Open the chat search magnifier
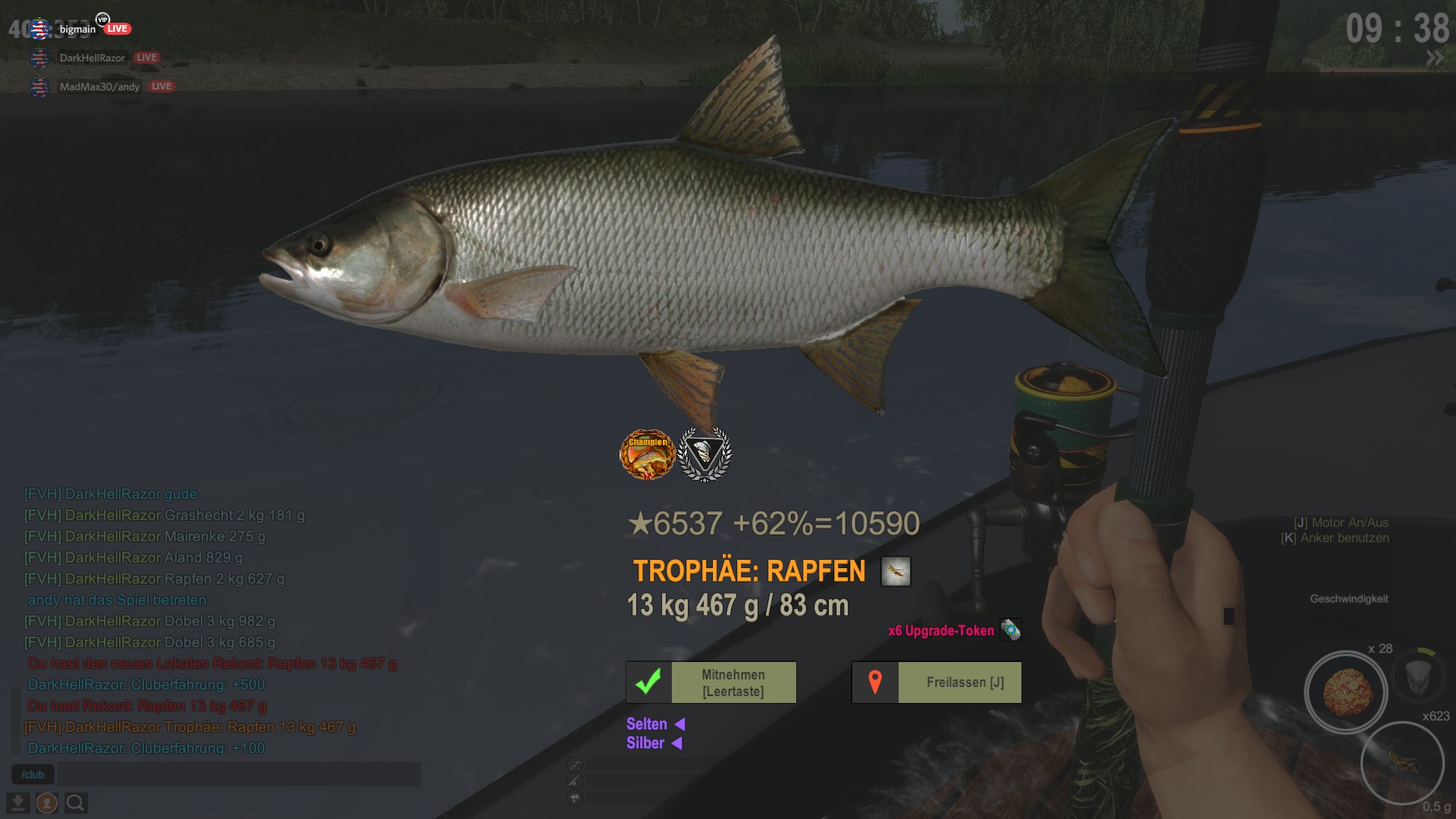 (x=76, y=802)
